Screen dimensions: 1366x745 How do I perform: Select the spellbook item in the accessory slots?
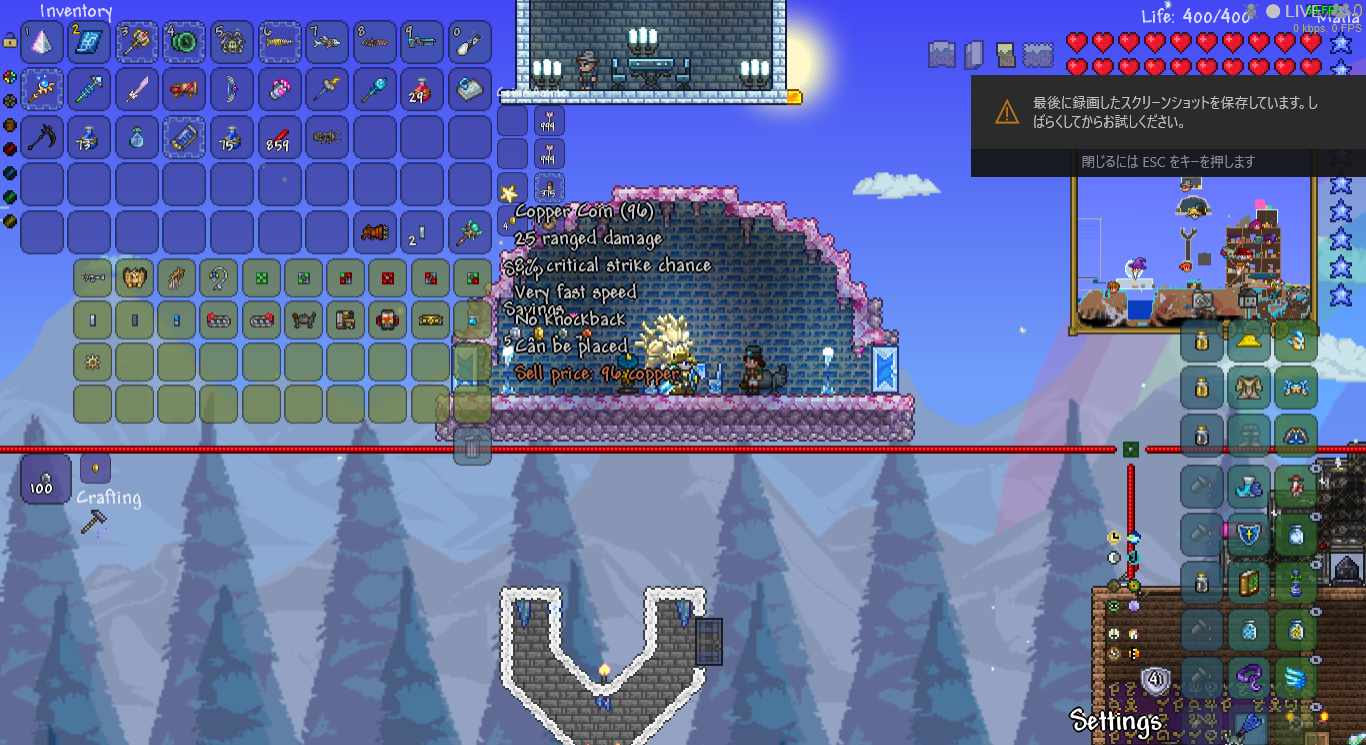click(1248, 581)
